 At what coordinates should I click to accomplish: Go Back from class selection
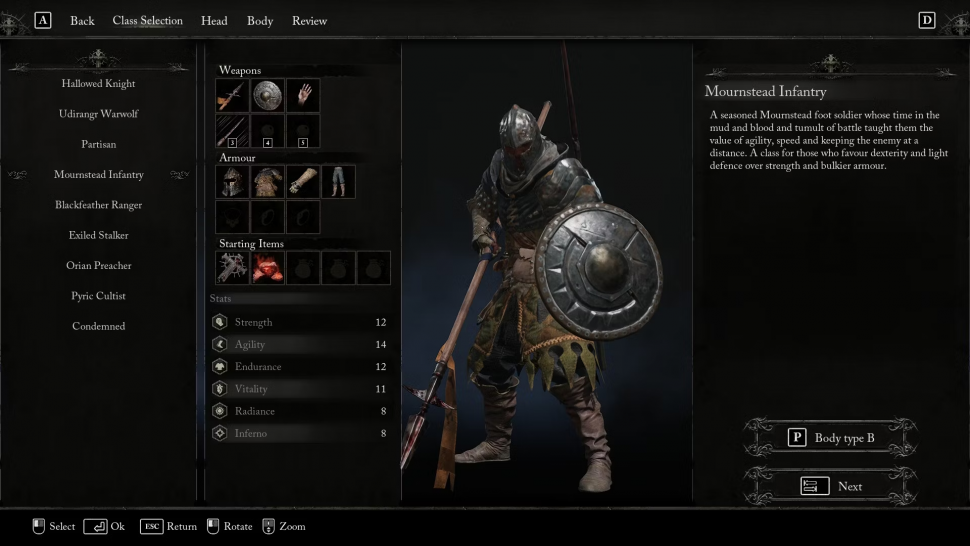pos(82,21)
